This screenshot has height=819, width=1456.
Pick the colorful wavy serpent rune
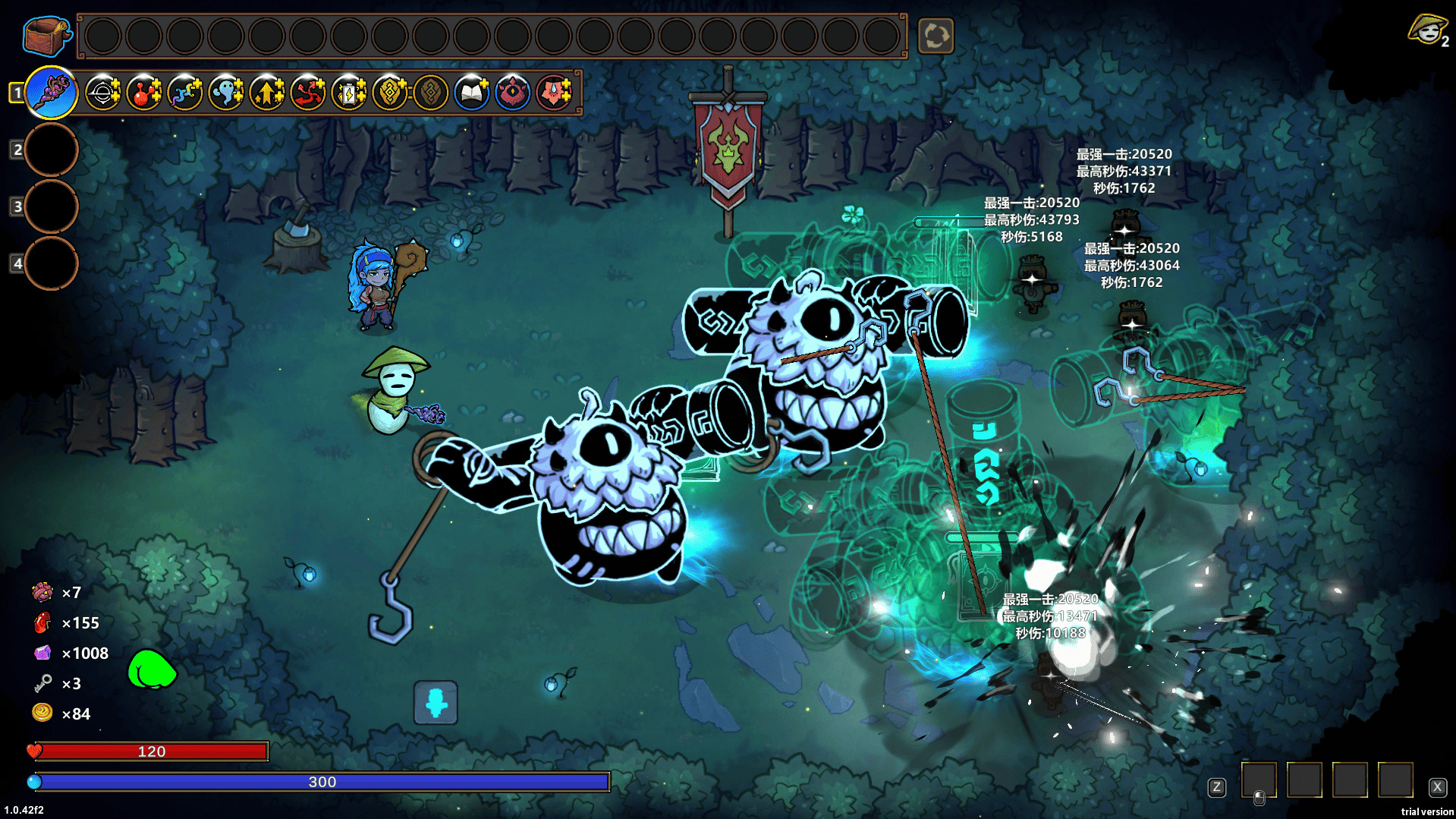[185, 93]
